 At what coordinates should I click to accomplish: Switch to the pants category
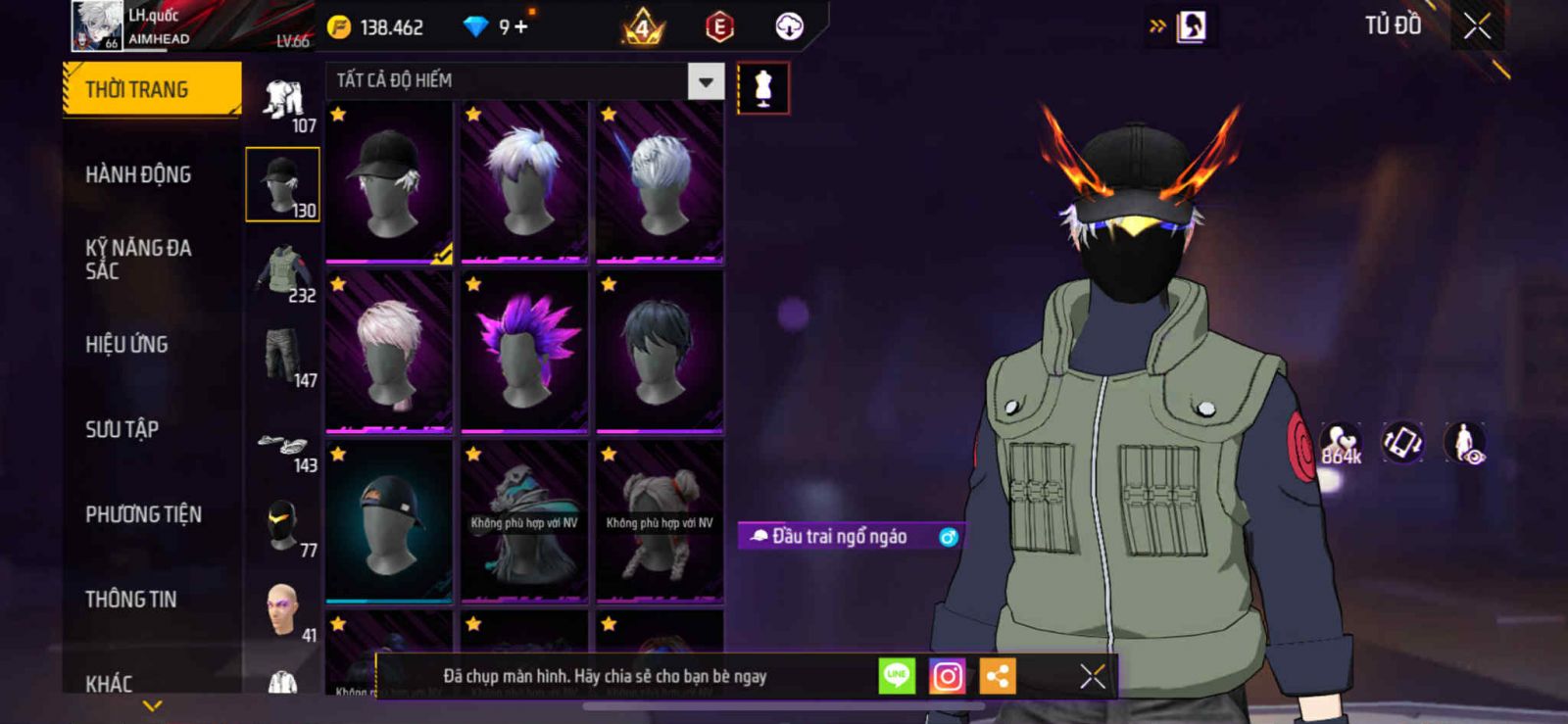pyautogui.click(x=283, y=358)
